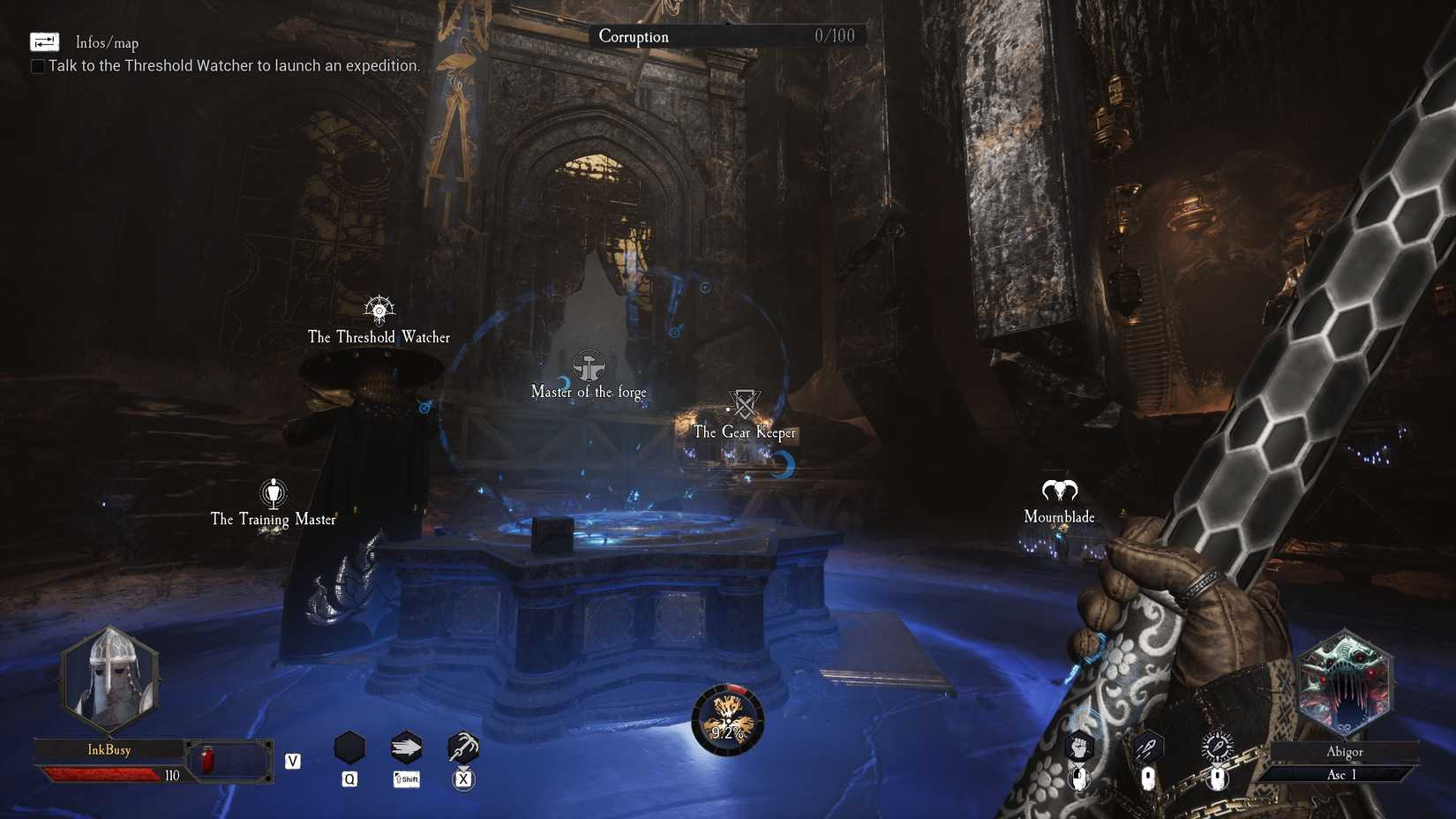Click the Abigor enemy portrait
Viewport: 1456px width, 819px height.
click(x=1345, y=680)
